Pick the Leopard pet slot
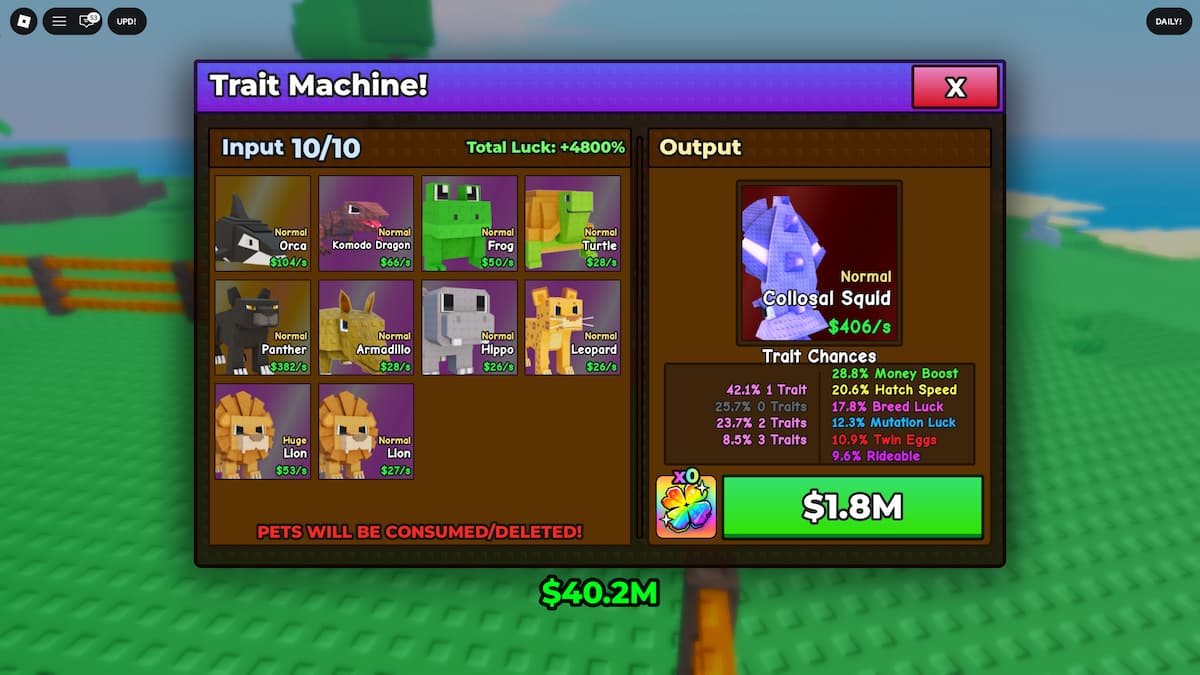 pyautogui.click(x=573, y=327)
